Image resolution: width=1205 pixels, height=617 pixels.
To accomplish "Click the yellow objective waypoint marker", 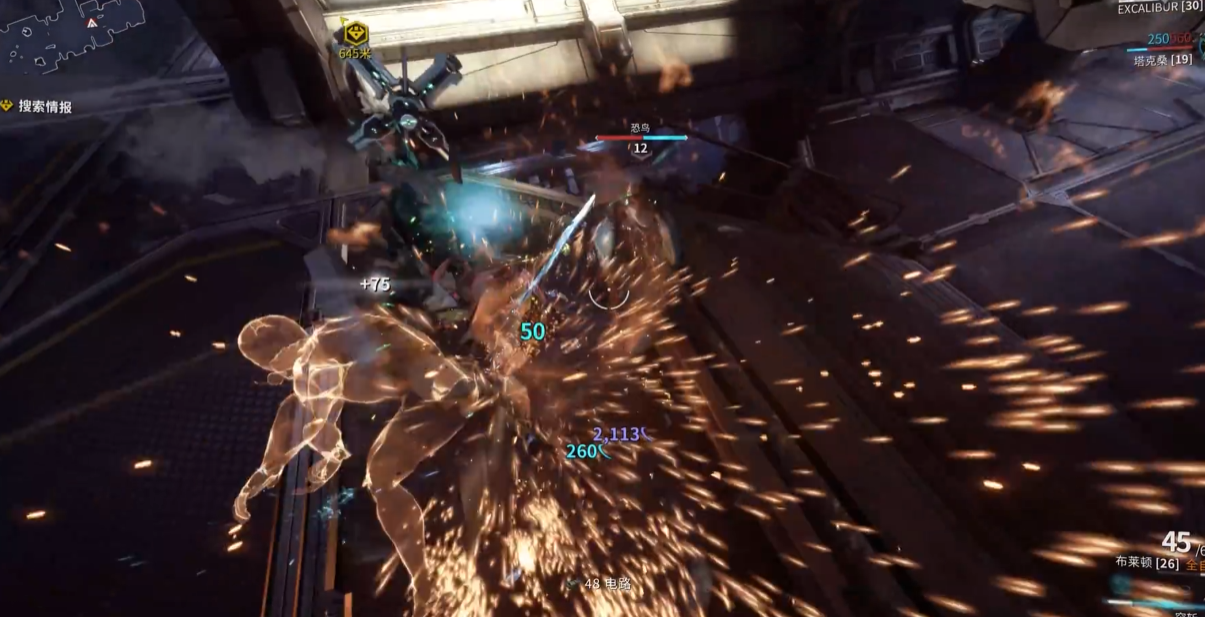I will click(x=352, y=33).
